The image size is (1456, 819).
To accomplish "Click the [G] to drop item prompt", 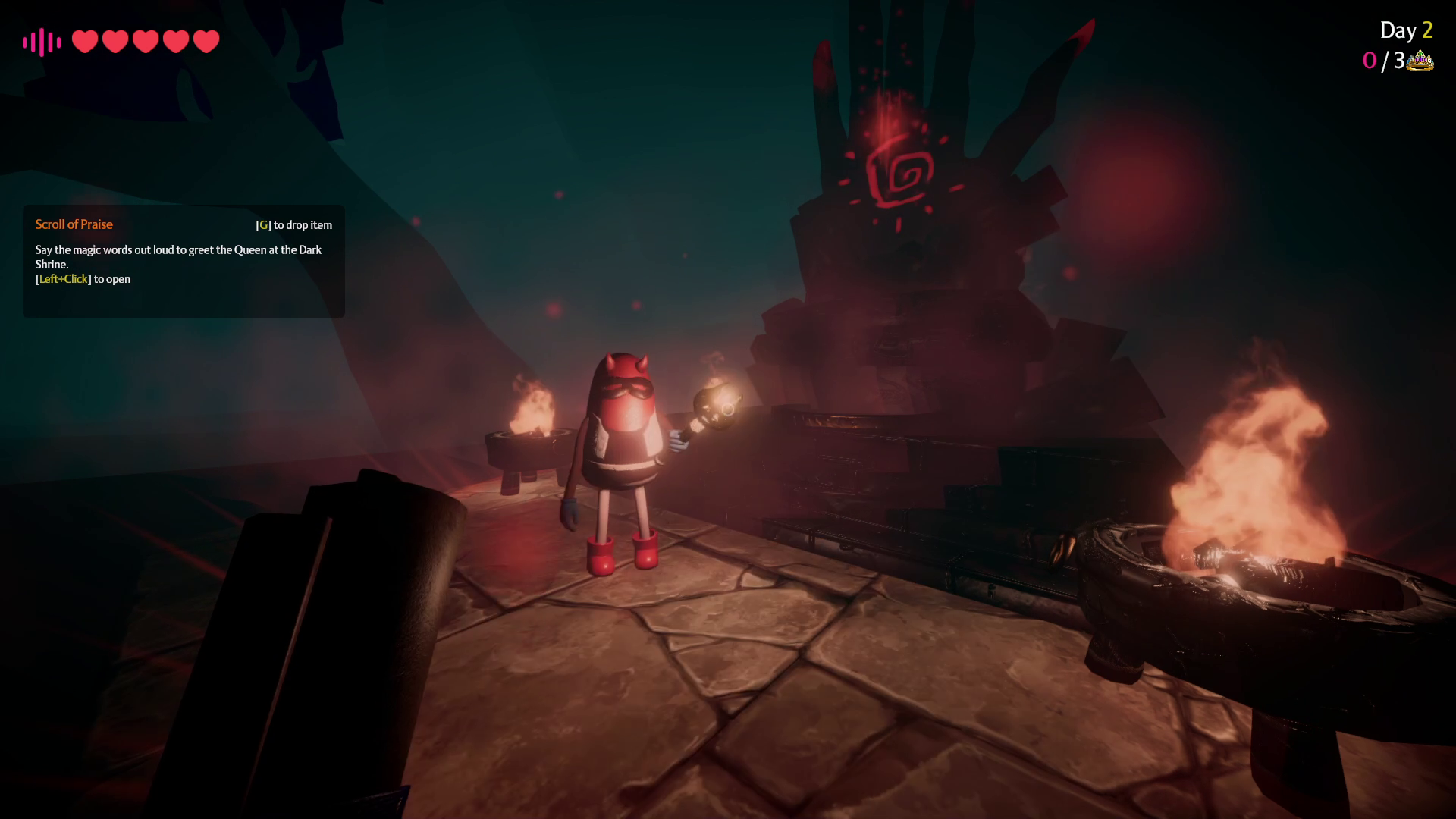I will point(294,224).
